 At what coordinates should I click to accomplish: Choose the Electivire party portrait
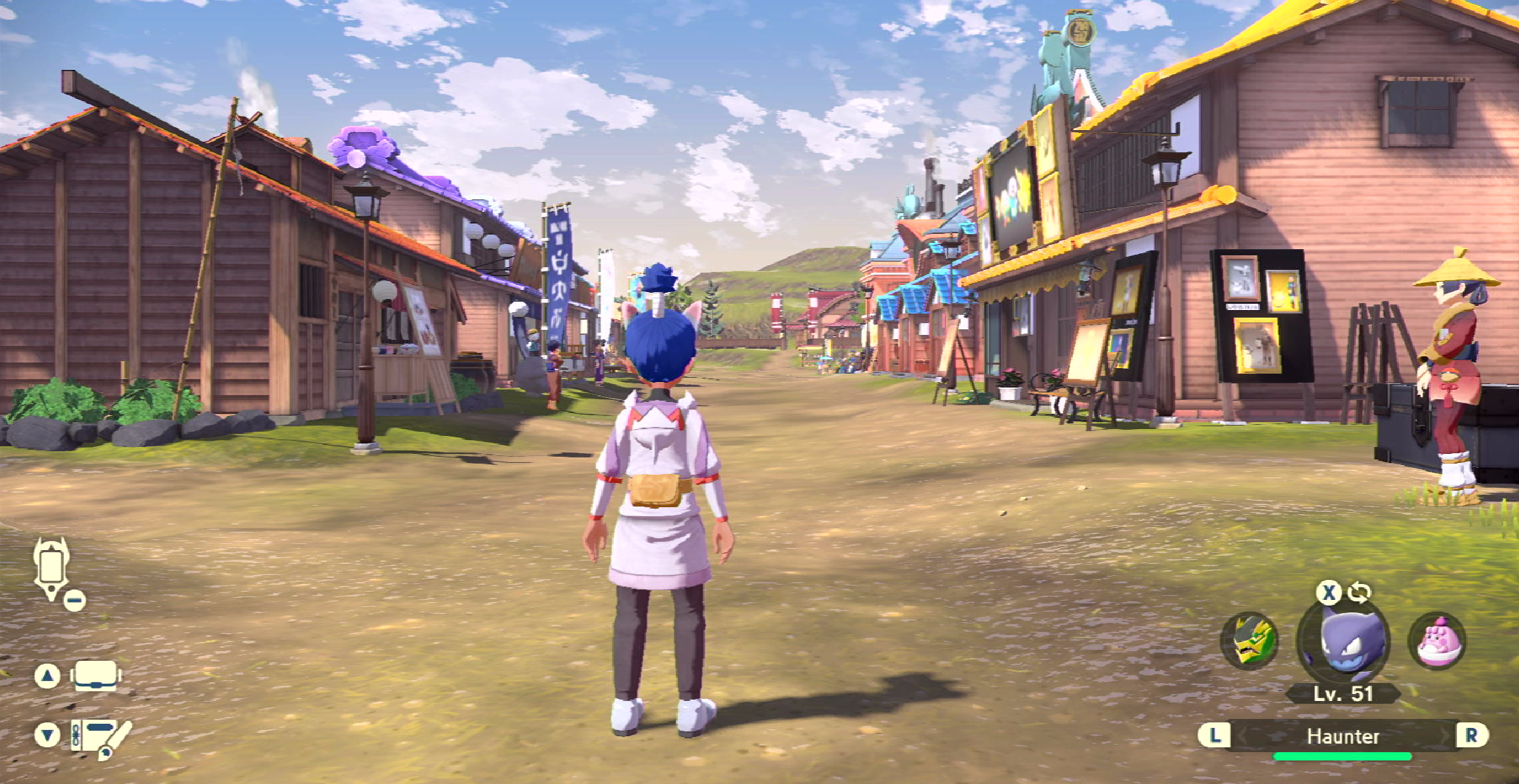click(1249, 641)
